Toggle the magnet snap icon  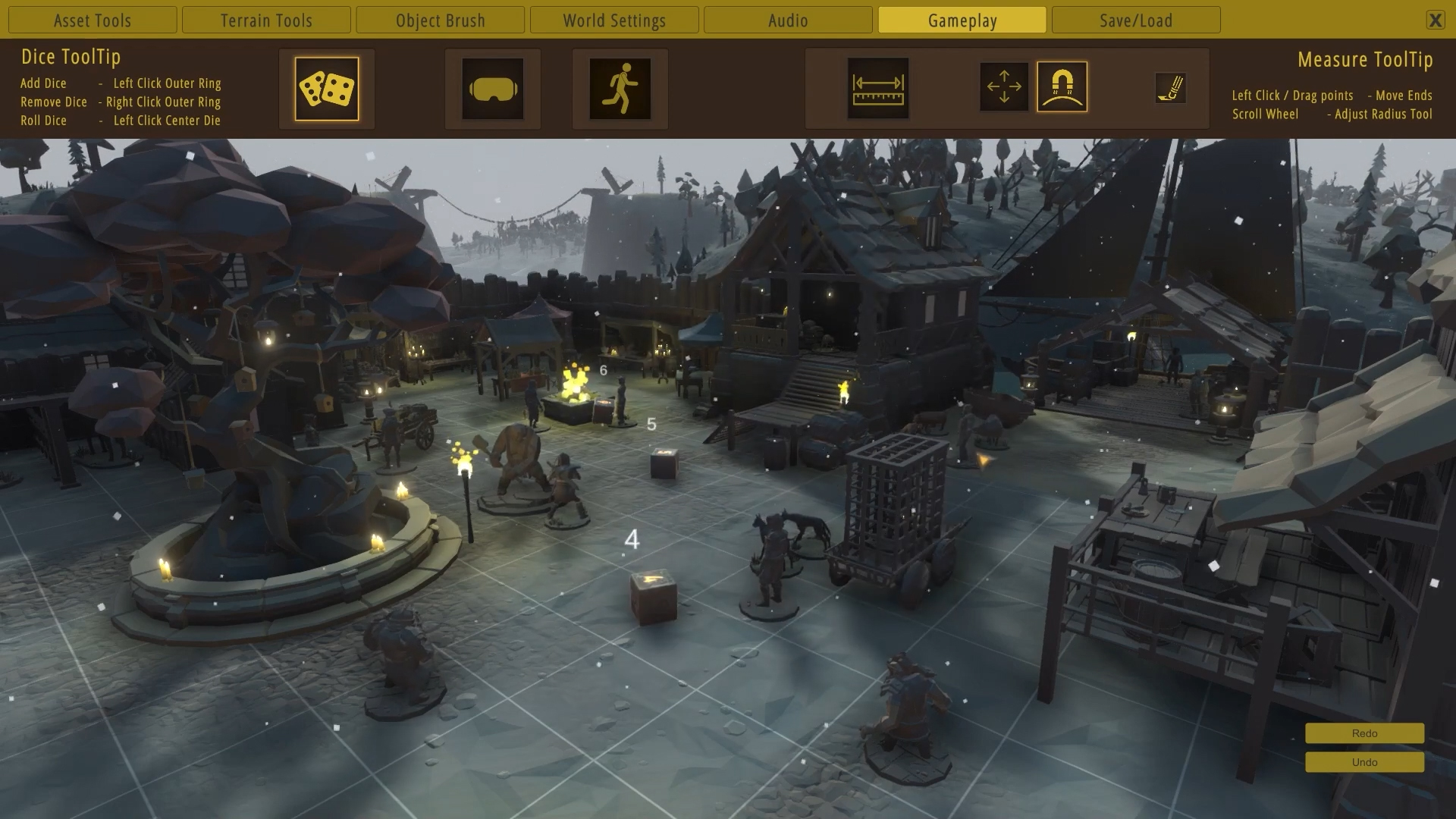click(1062, 86)
